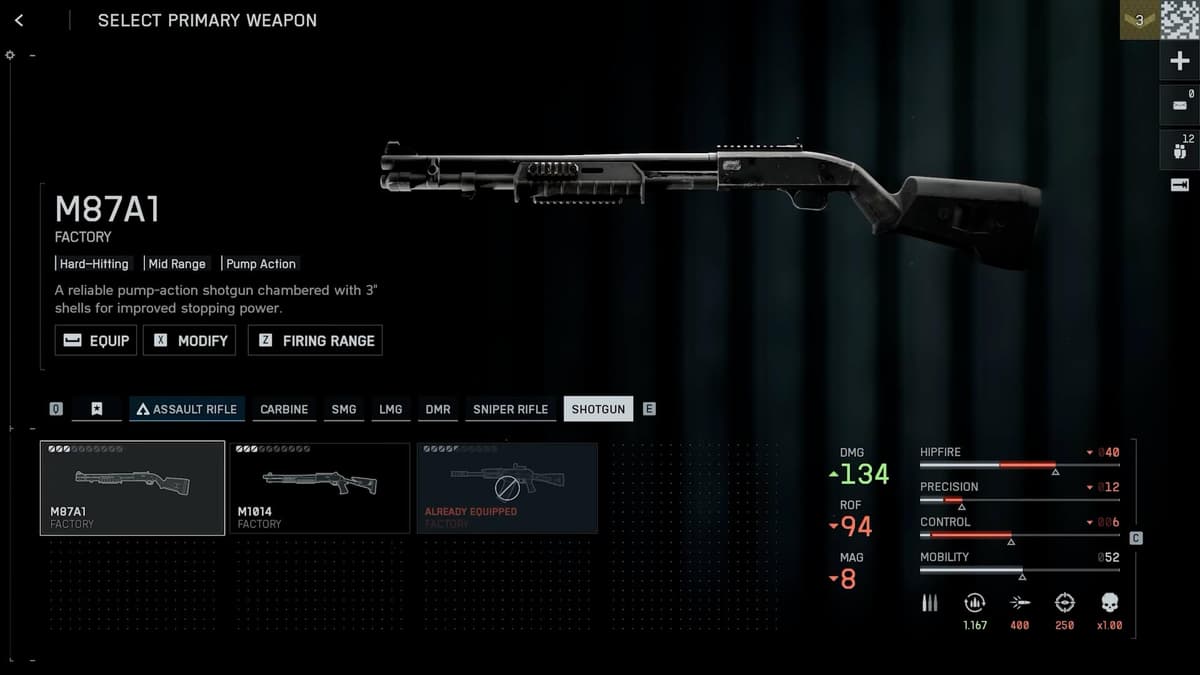The image size is (1200, 675).
Task: Open the squad members icon showing 12
Action: pos(1179,150)
